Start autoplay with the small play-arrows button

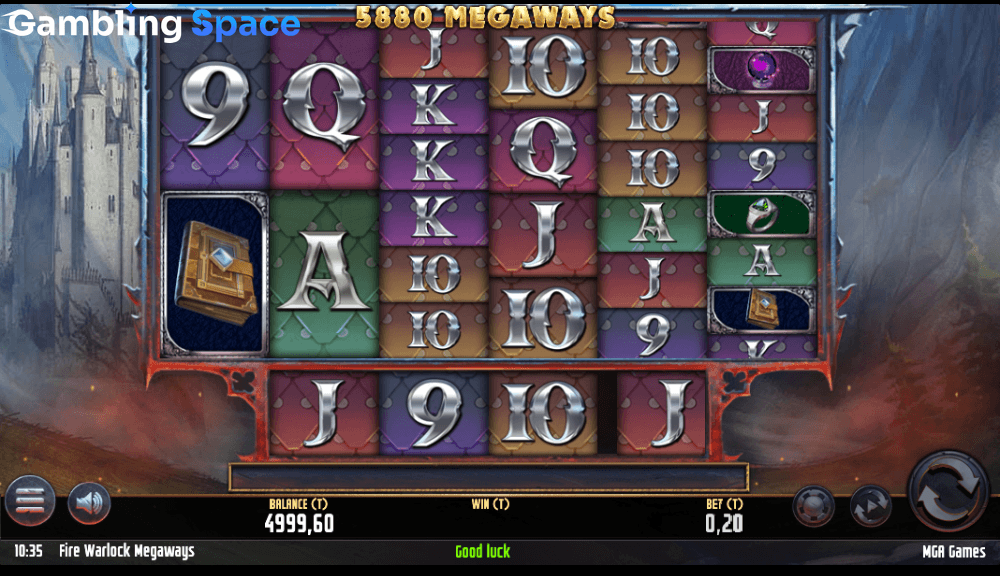click(871, 506)
